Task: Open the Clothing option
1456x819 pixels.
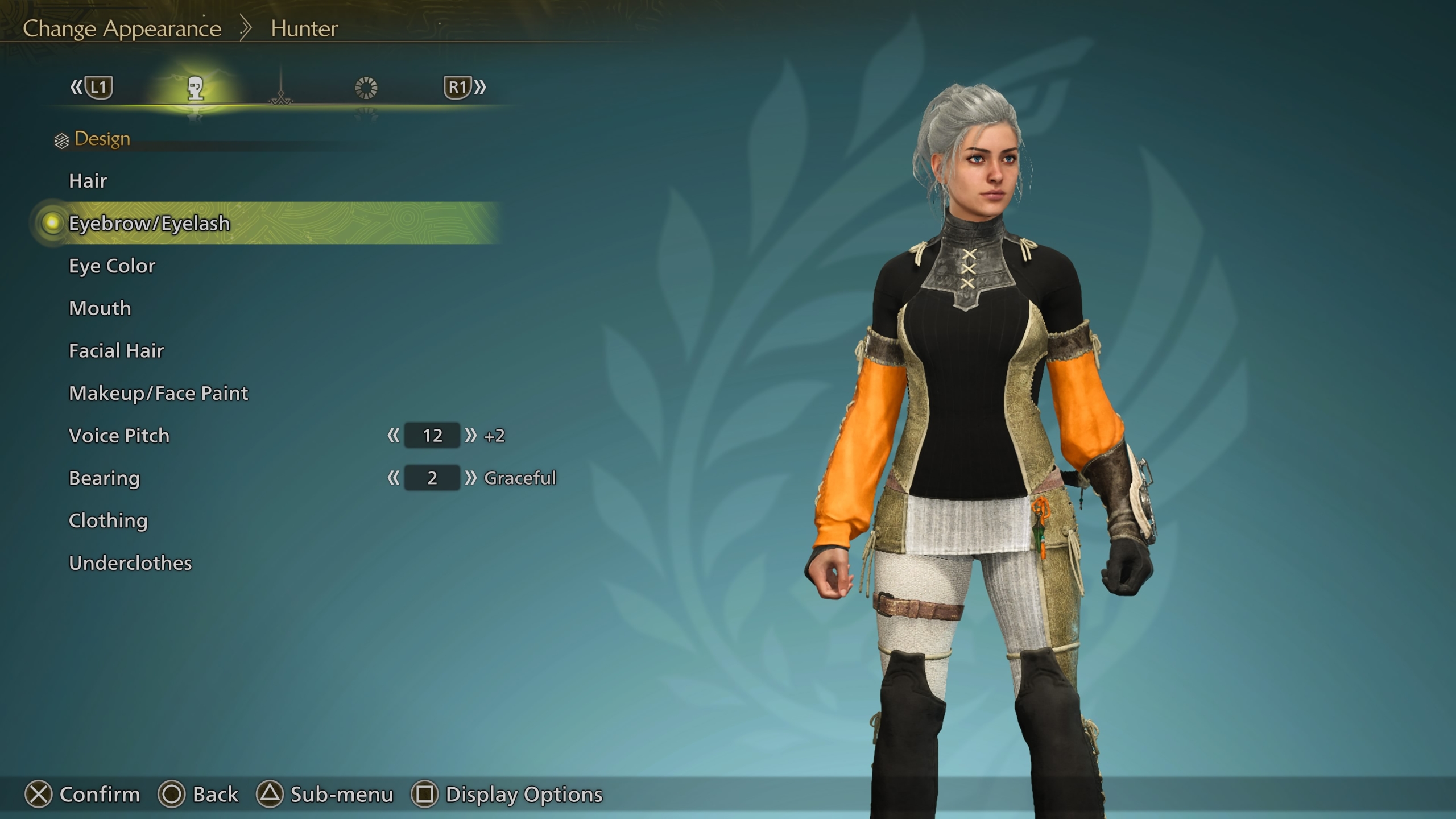Action: pyautogui.click(x=108, y=521)
